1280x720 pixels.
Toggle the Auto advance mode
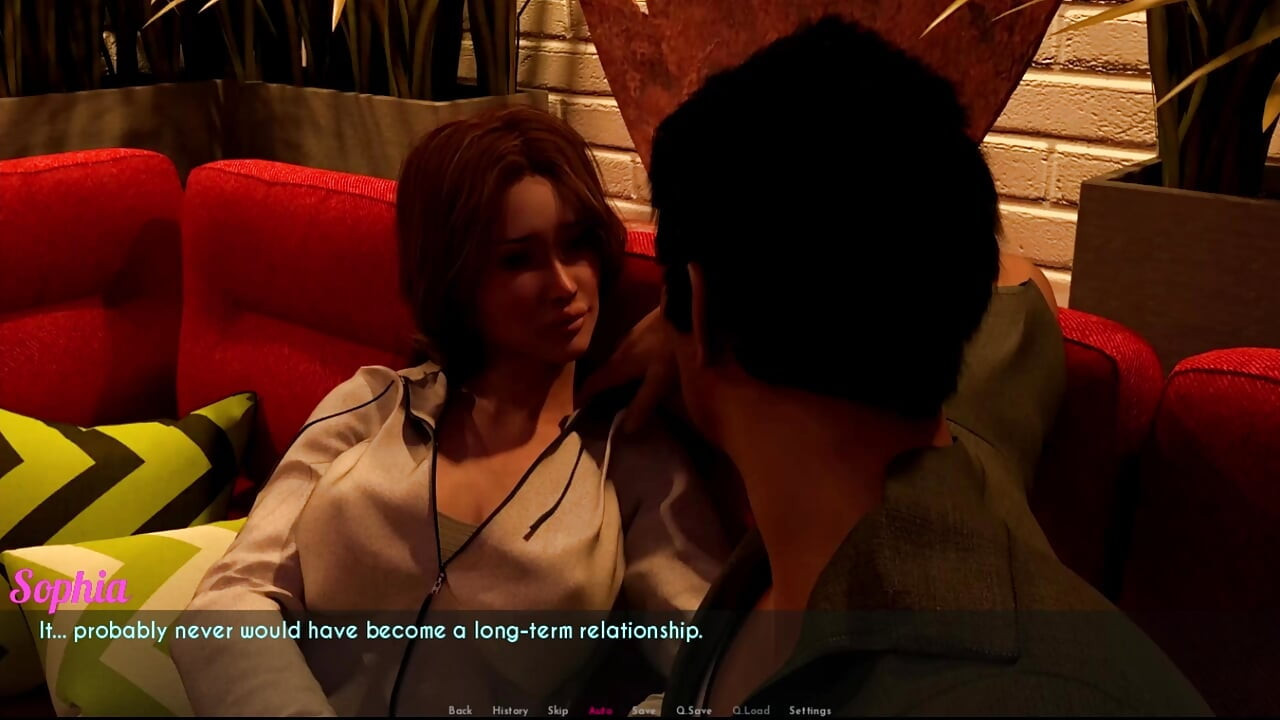coord(601,711)
